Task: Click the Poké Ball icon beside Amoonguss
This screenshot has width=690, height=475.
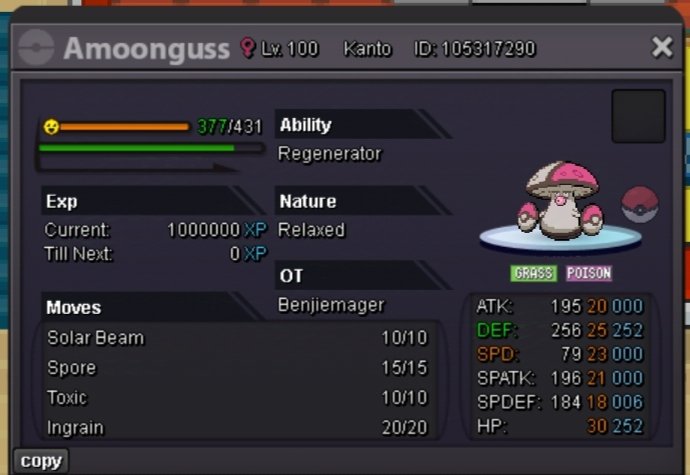Action: point(640,204)
